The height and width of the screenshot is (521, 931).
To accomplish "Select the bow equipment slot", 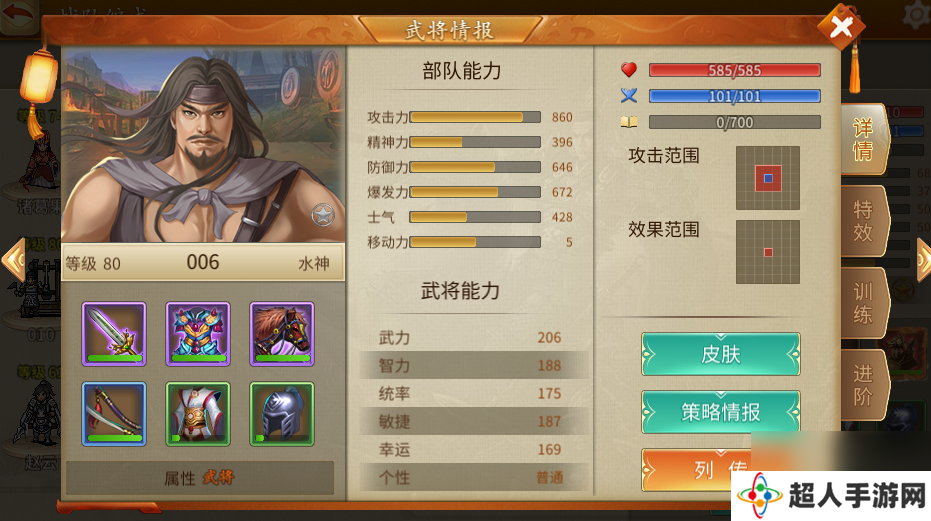I will [x=114, y=413].
